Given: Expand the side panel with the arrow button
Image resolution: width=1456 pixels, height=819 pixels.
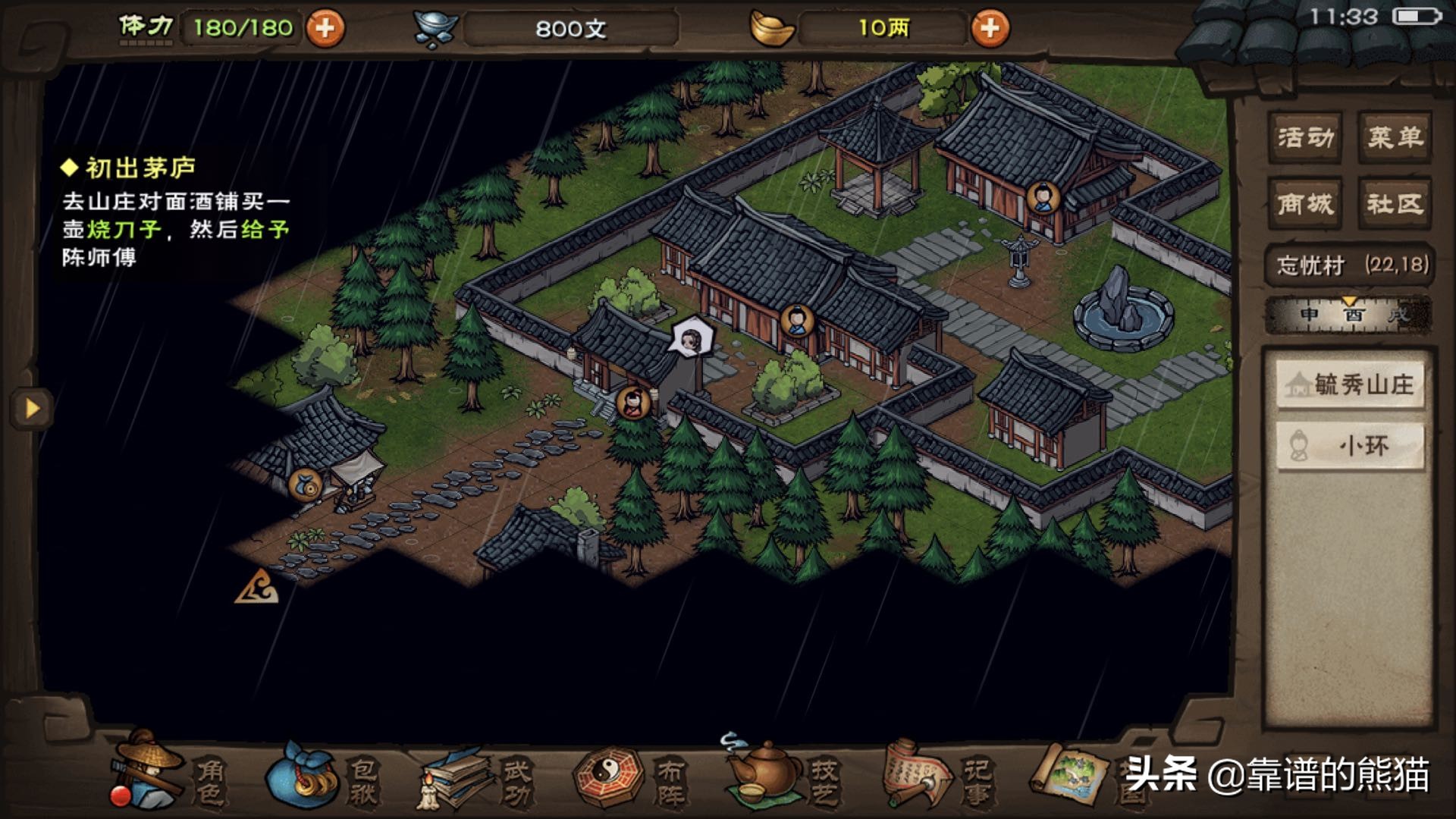Looking at the screenshot, I should 32,409.
